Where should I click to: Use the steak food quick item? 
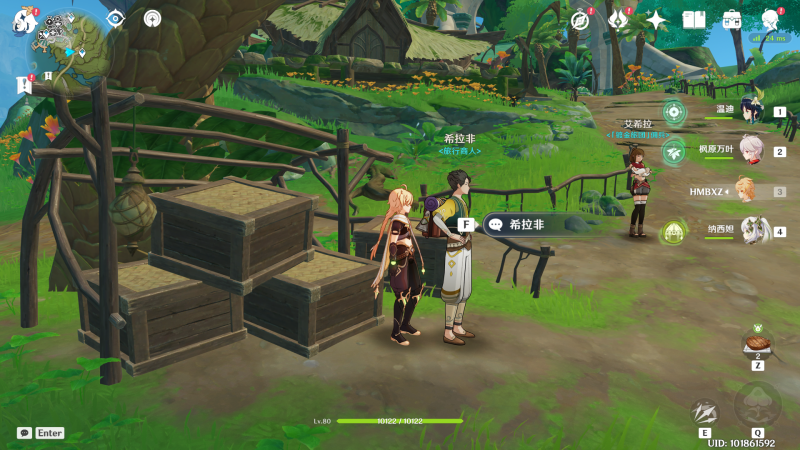click(757, 343)
